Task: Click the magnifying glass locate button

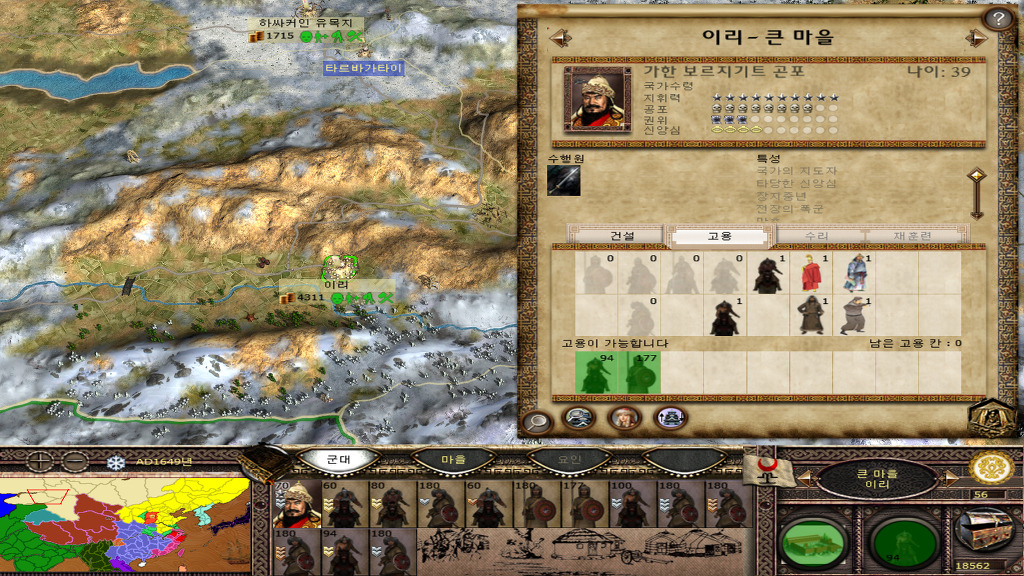Action: pyautogui.click(x=537, y=421)
